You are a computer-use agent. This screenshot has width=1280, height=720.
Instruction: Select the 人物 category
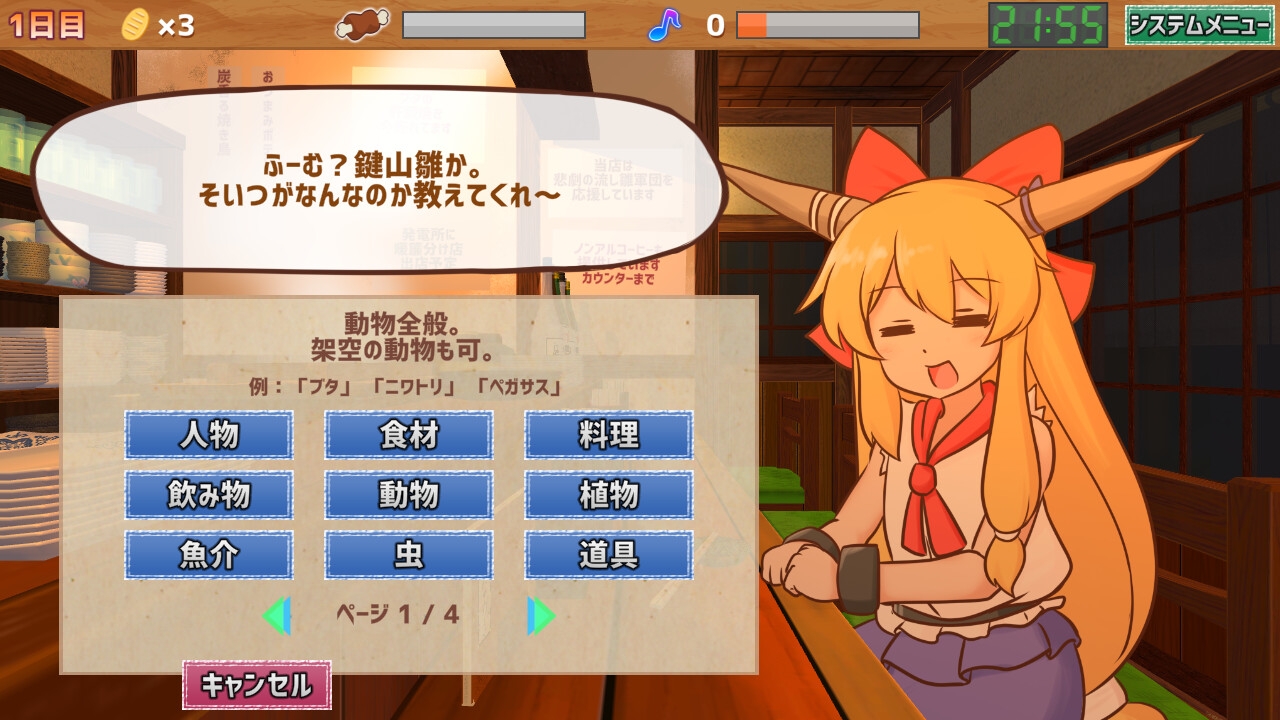208,436
